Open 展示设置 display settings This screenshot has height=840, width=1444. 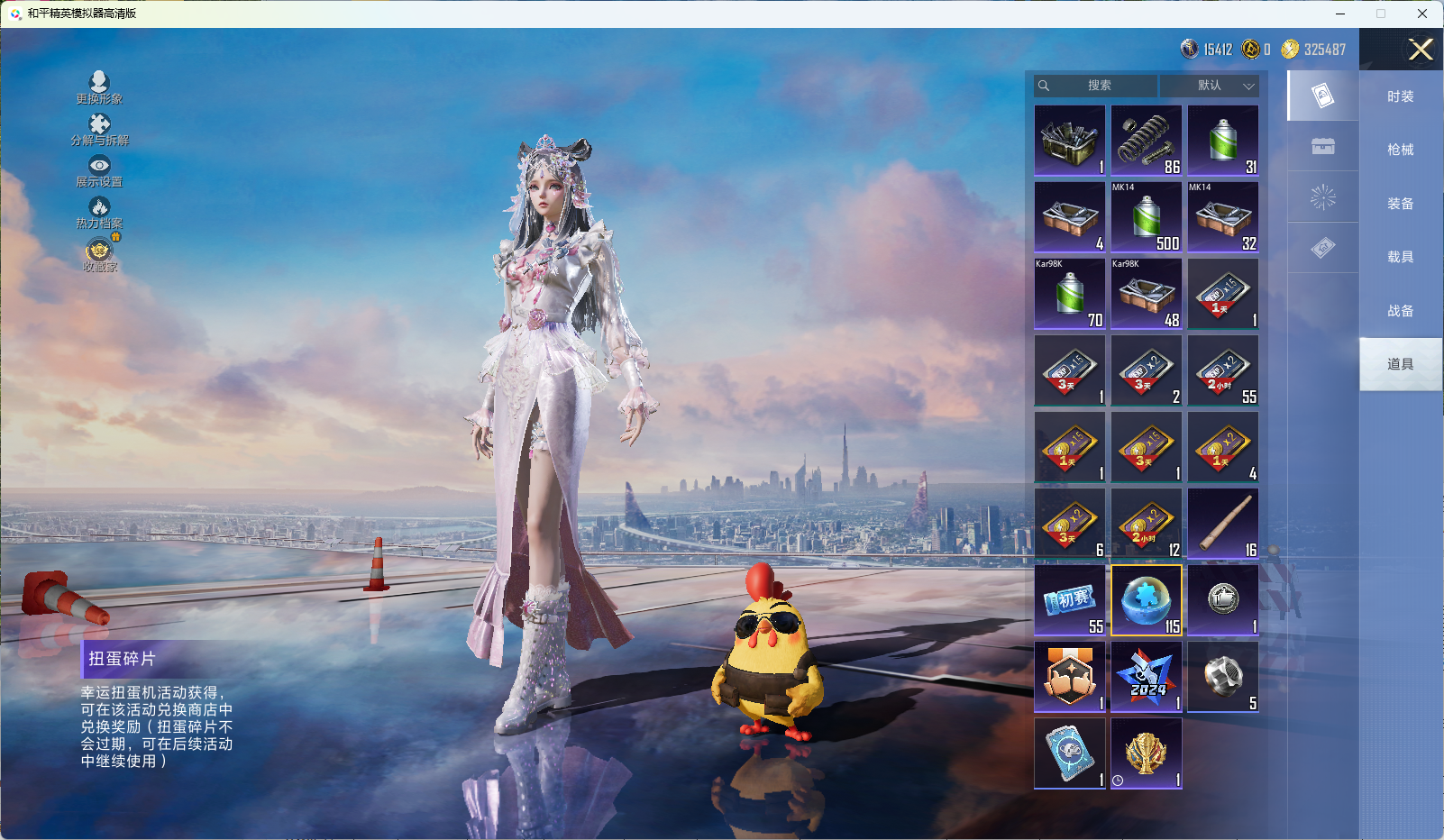pyautogui.click(x=99, y=170)
